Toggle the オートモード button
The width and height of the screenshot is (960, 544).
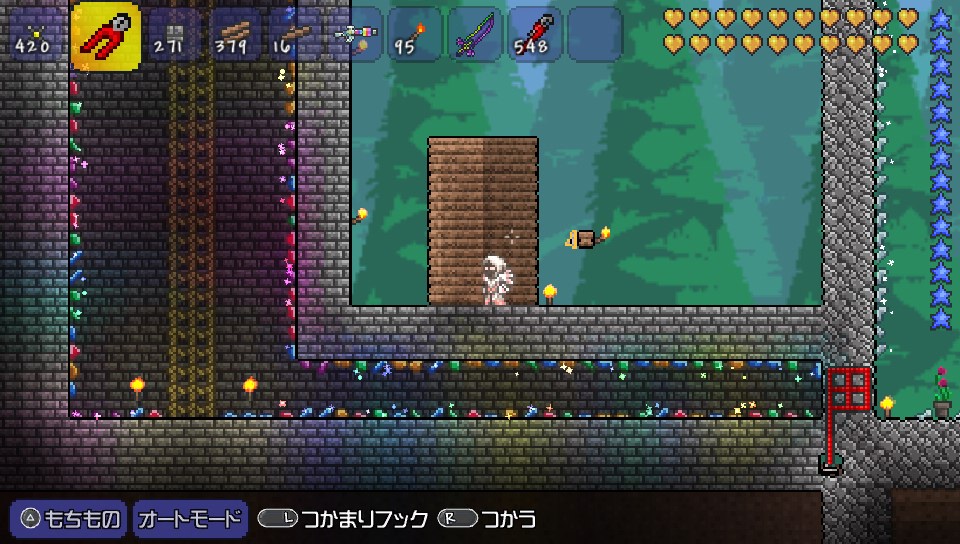point(190,519)
